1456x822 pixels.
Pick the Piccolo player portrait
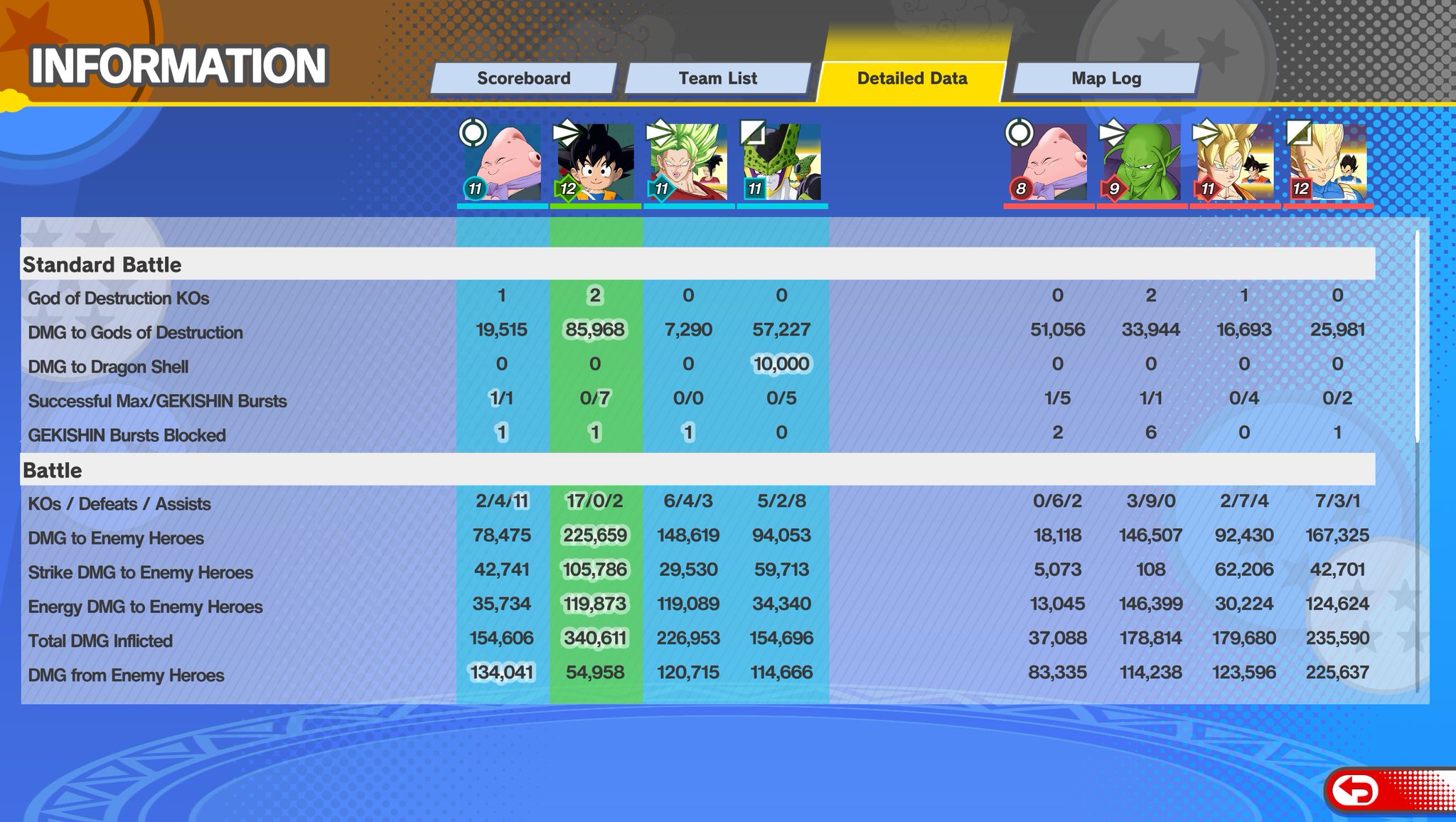[x=1141, y=163]
